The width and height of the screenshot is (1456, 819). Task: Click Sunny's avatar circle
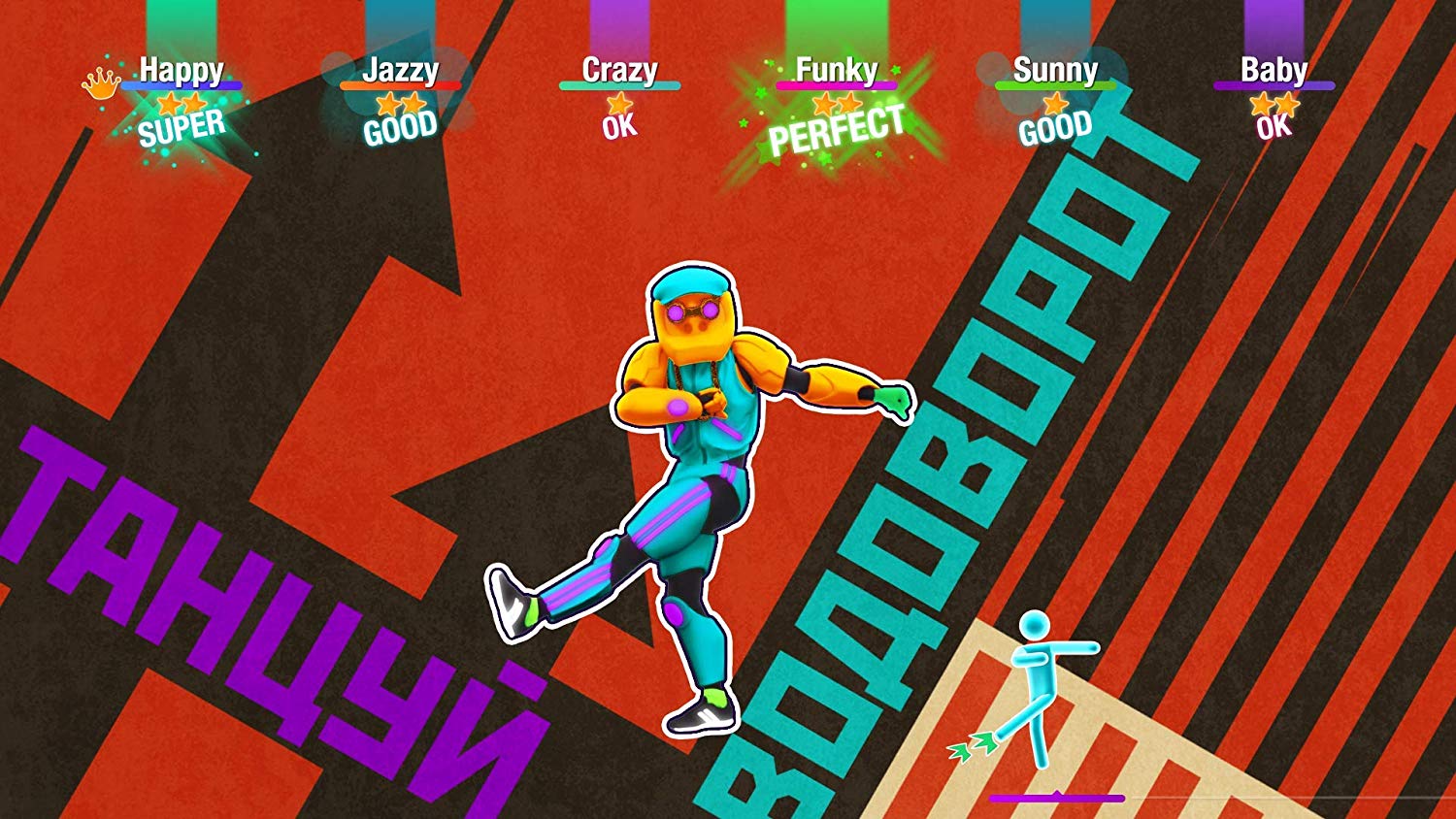[x=990, y=68]
